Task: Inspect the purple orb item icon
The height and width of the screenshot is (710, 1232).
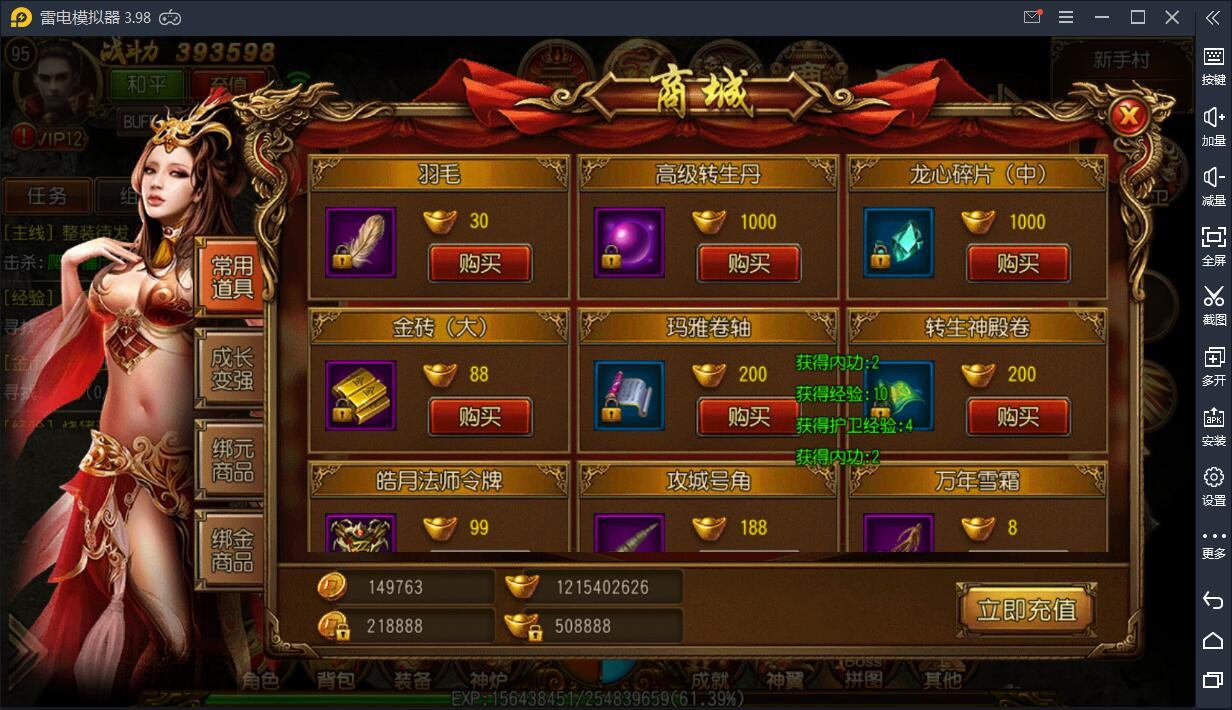Action: (629, 242)
